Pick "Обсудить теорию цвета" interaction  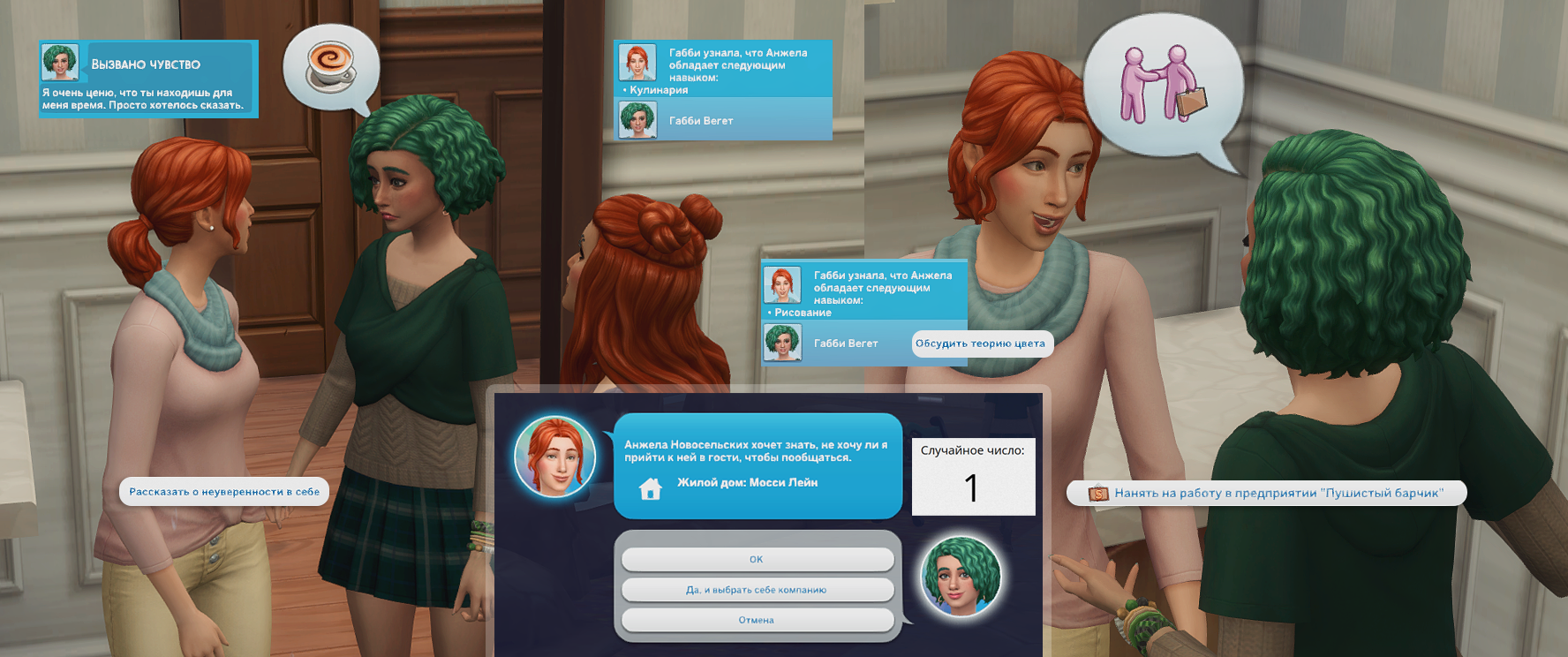point(981,344)
